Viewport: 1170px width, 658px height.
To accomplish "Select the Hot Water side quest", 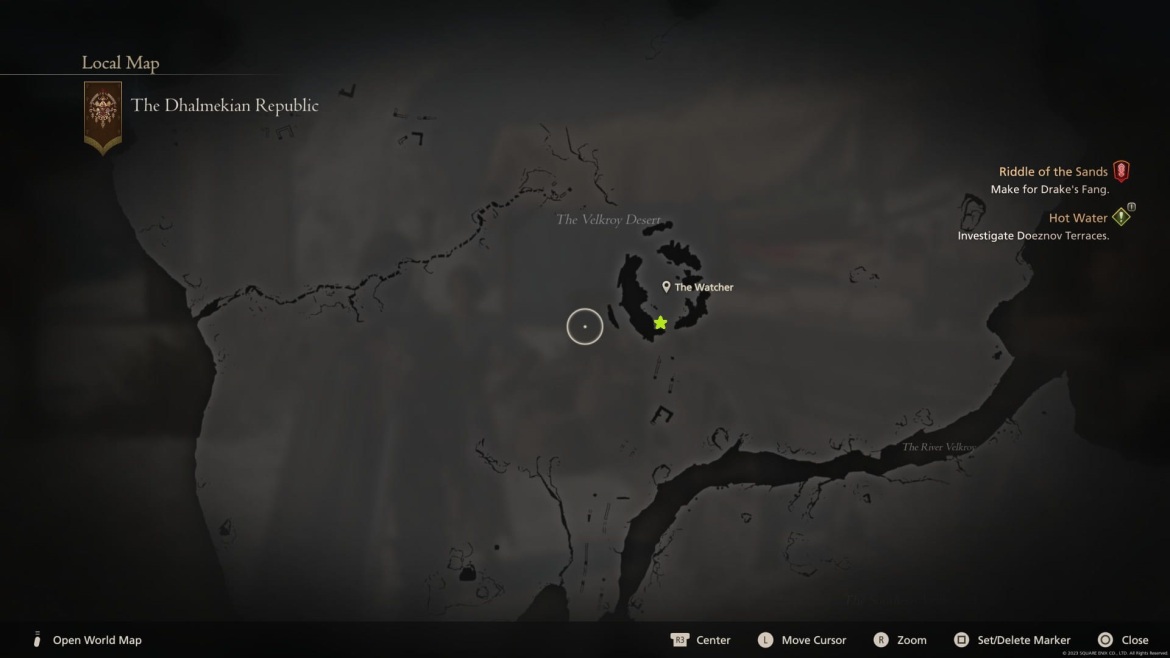I will click(1078, 218).
